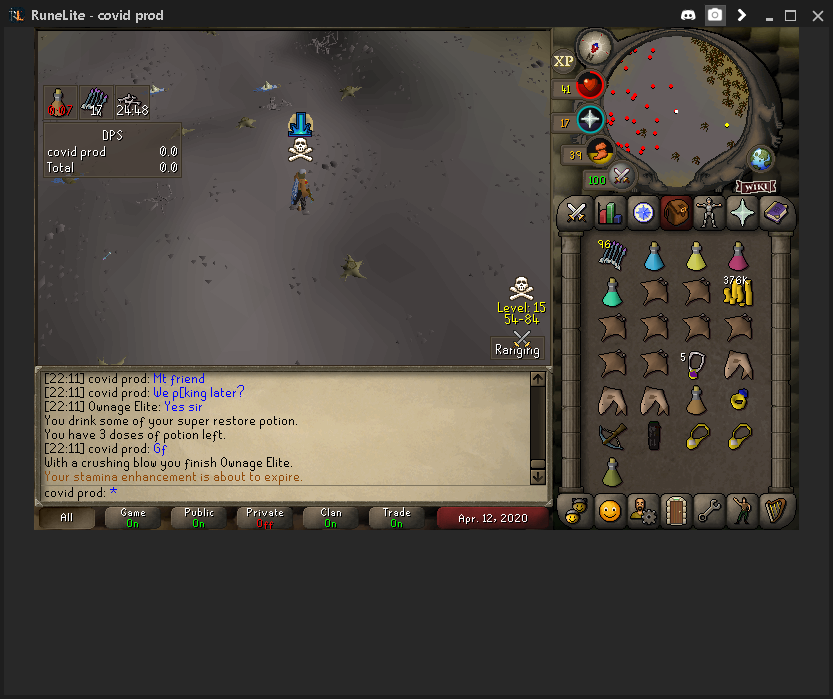
Task: Show the Worn Equipment tab
Action: [709, 212]
